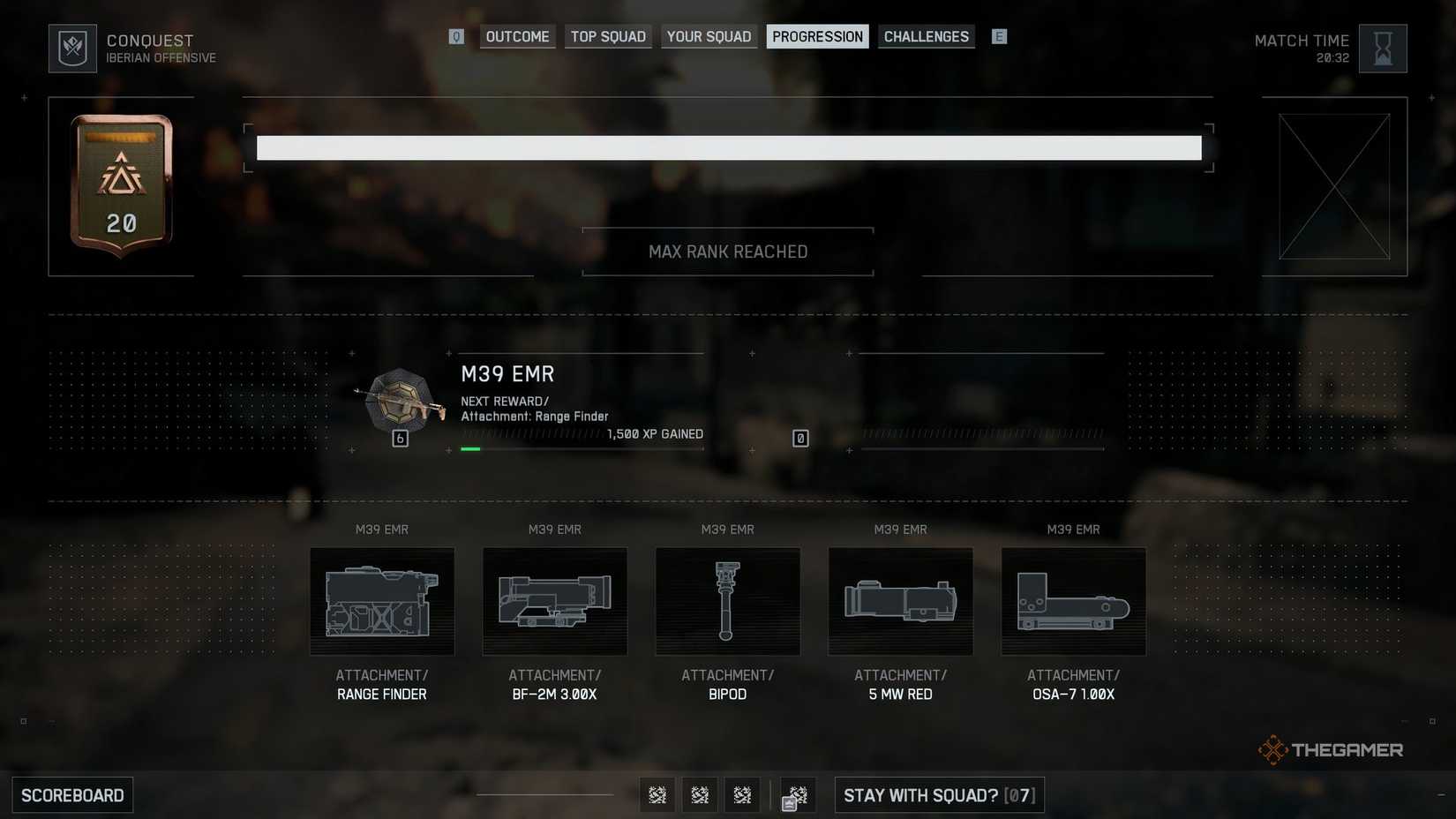Click the M39 EMR XP progress bar

582,447
